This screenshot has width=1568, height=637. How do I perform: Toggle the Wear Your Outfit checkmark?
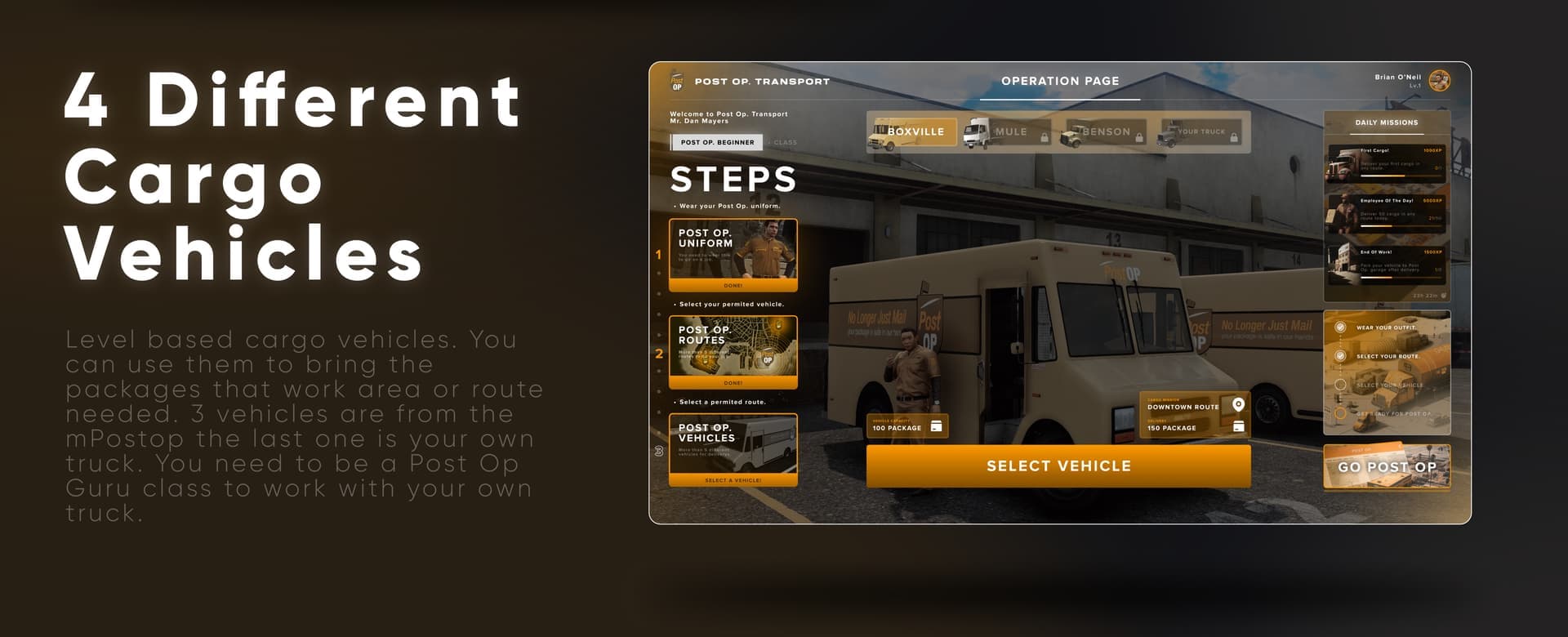[x=1341, y=327]
